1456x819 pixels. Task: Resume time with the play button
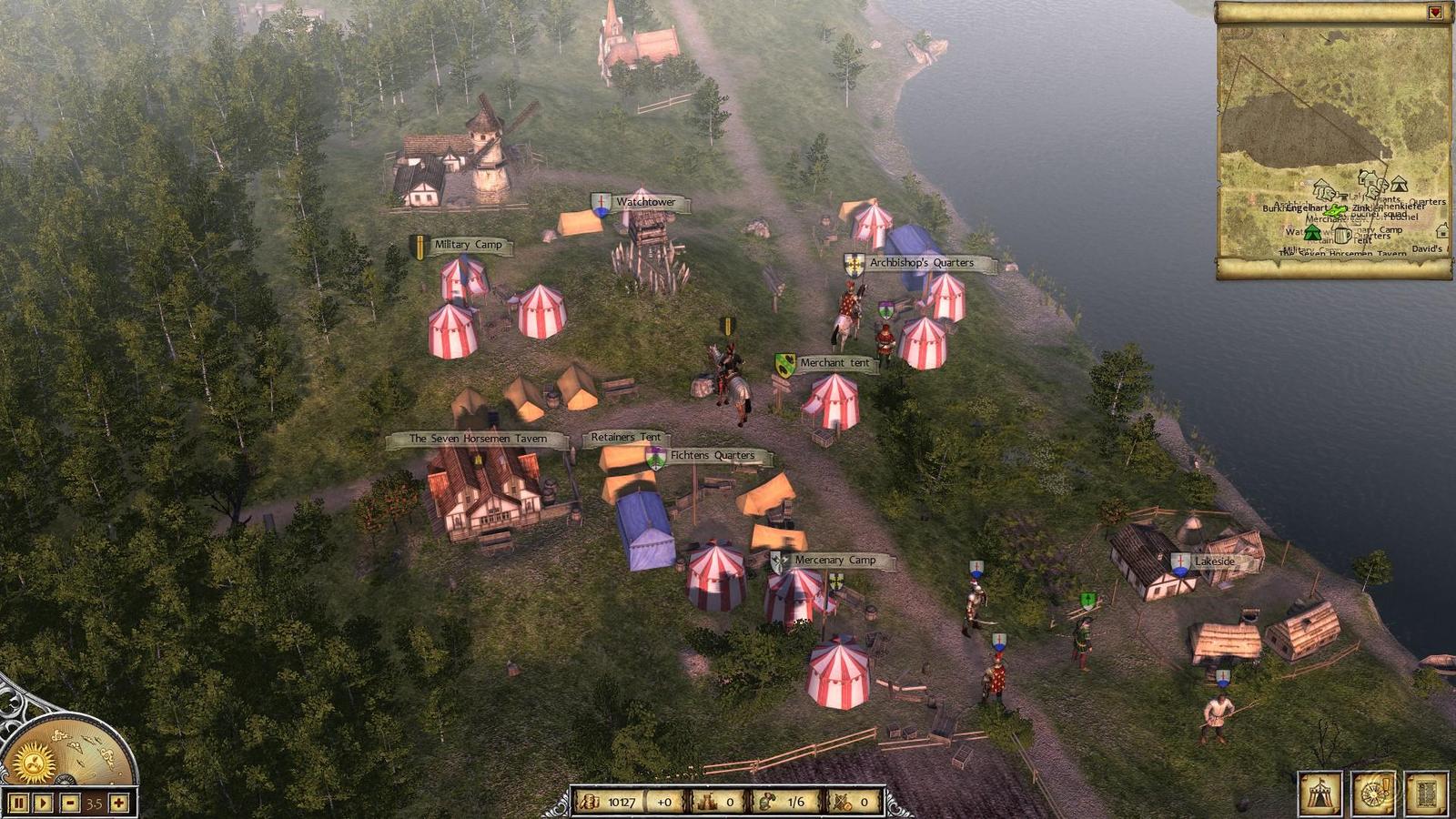[x=43, y=804]
